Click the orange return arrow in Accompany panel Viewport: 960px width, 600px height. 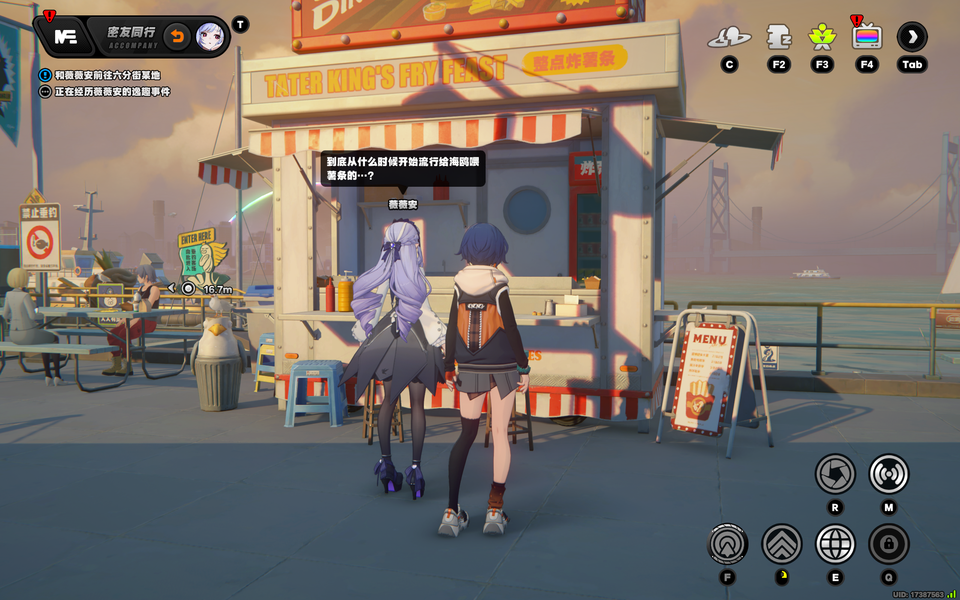click(177, 37)
